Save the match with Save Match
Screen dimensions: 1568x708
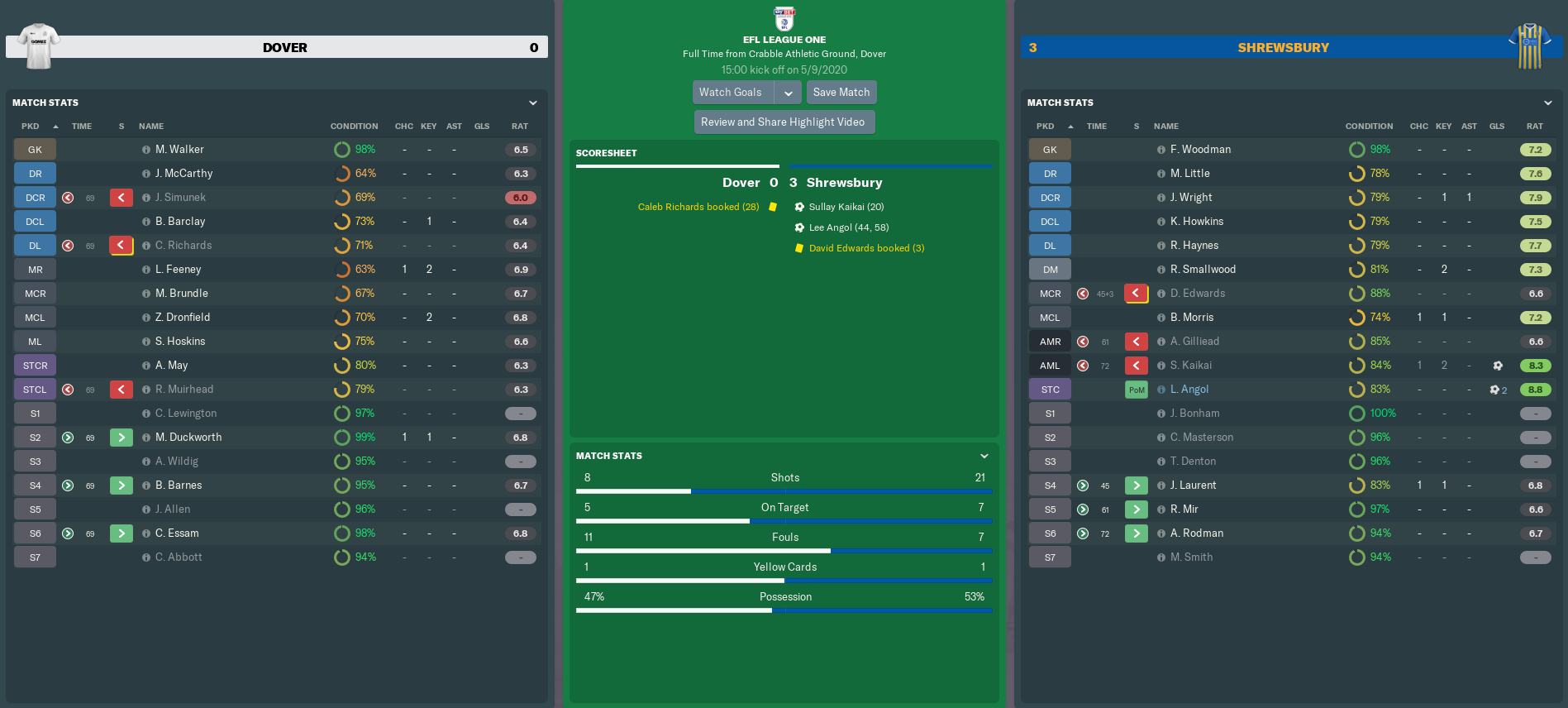841,93
